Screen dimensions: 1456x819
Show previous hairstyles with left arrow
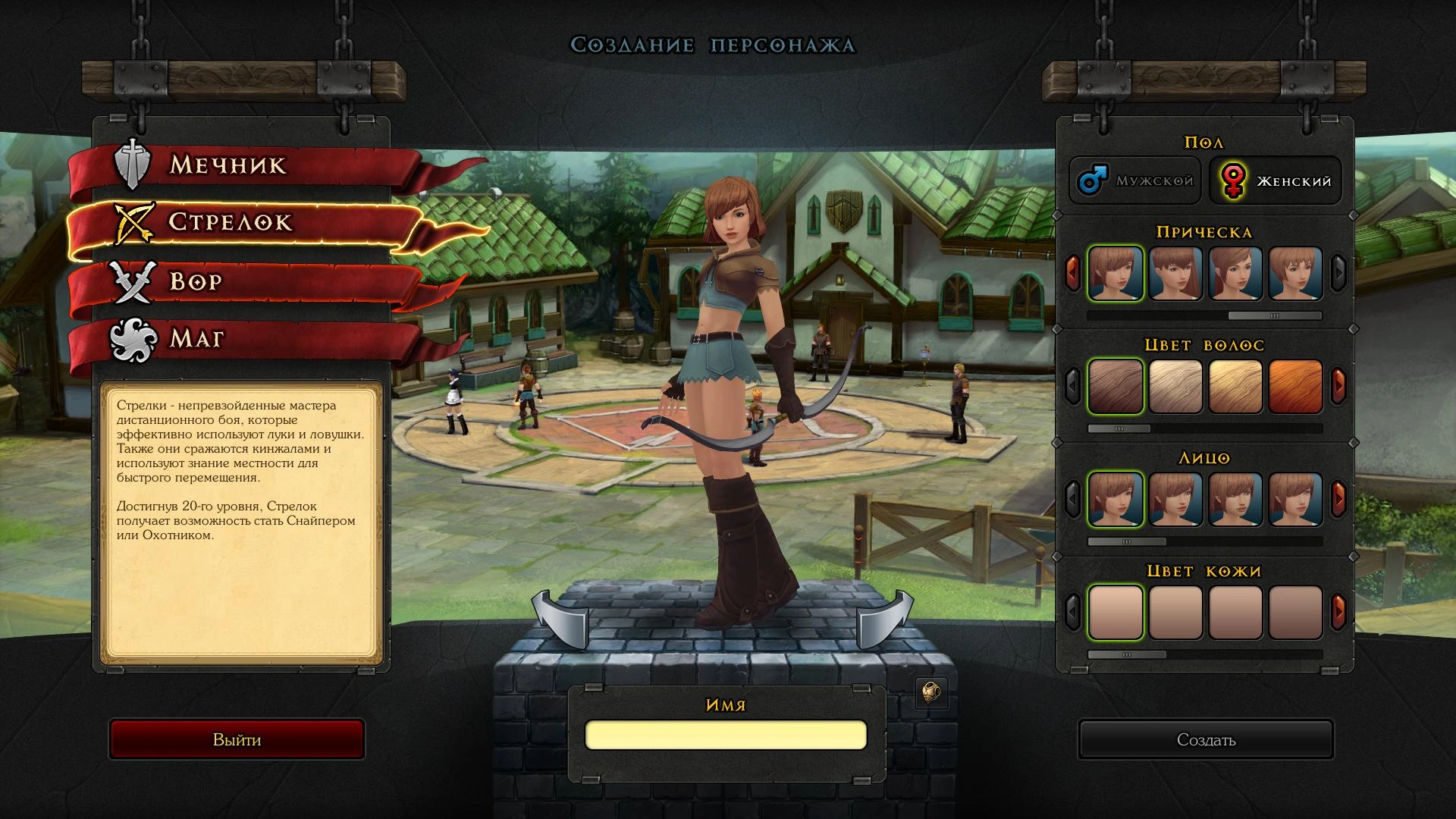click(x=1072, y=273)
